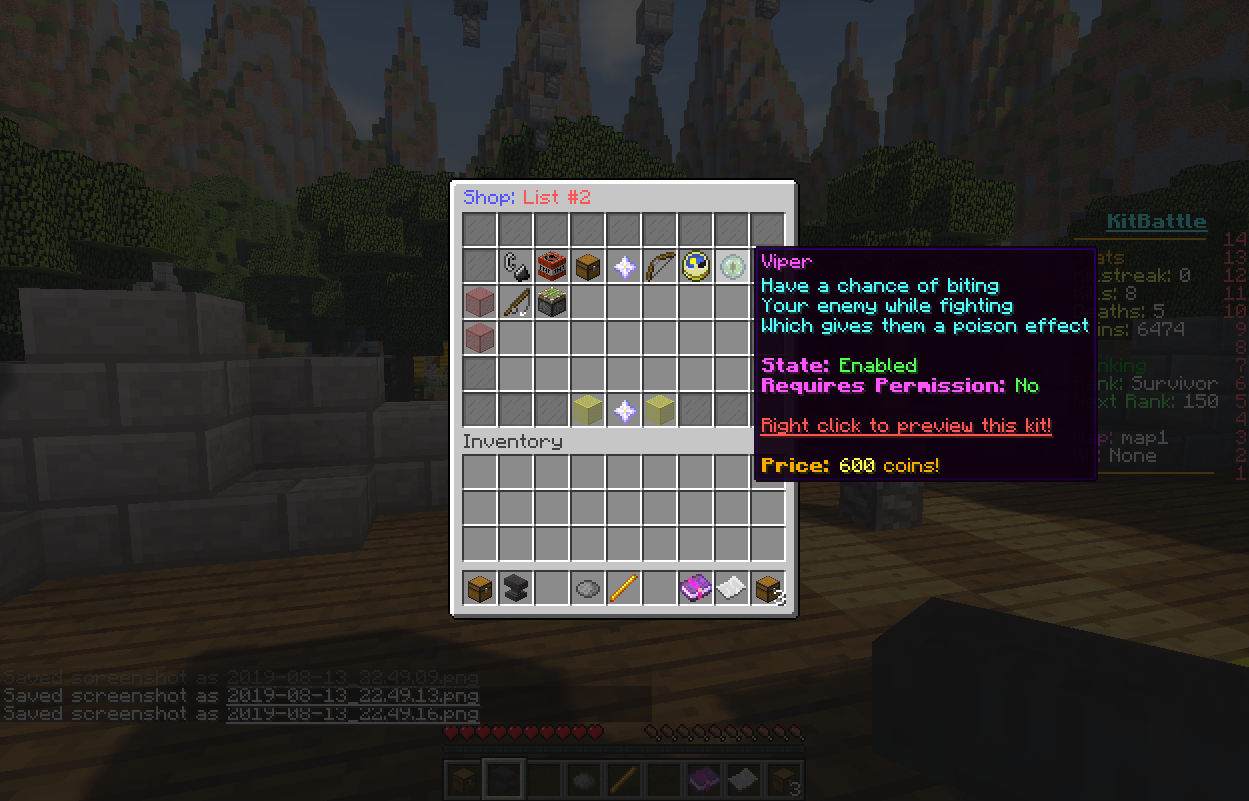Image resolution: width=1249 pixels, height=801 pixels.
Task: Pick up the blaze rod item
Action: pyautogui.click(x=624, y=588)
